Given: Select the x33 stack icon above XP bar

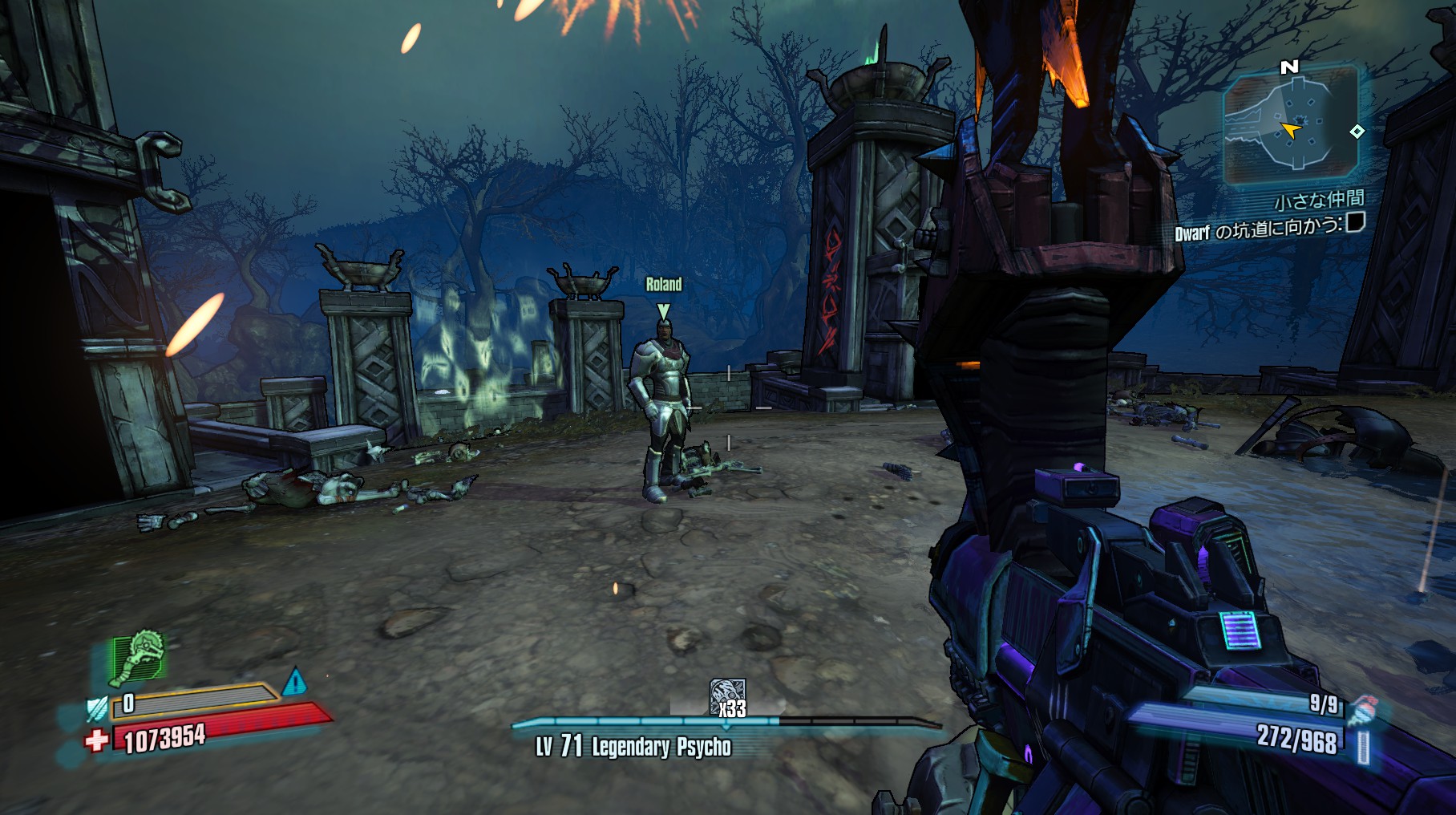Looking at the screenshot, I should click(728, 698).
